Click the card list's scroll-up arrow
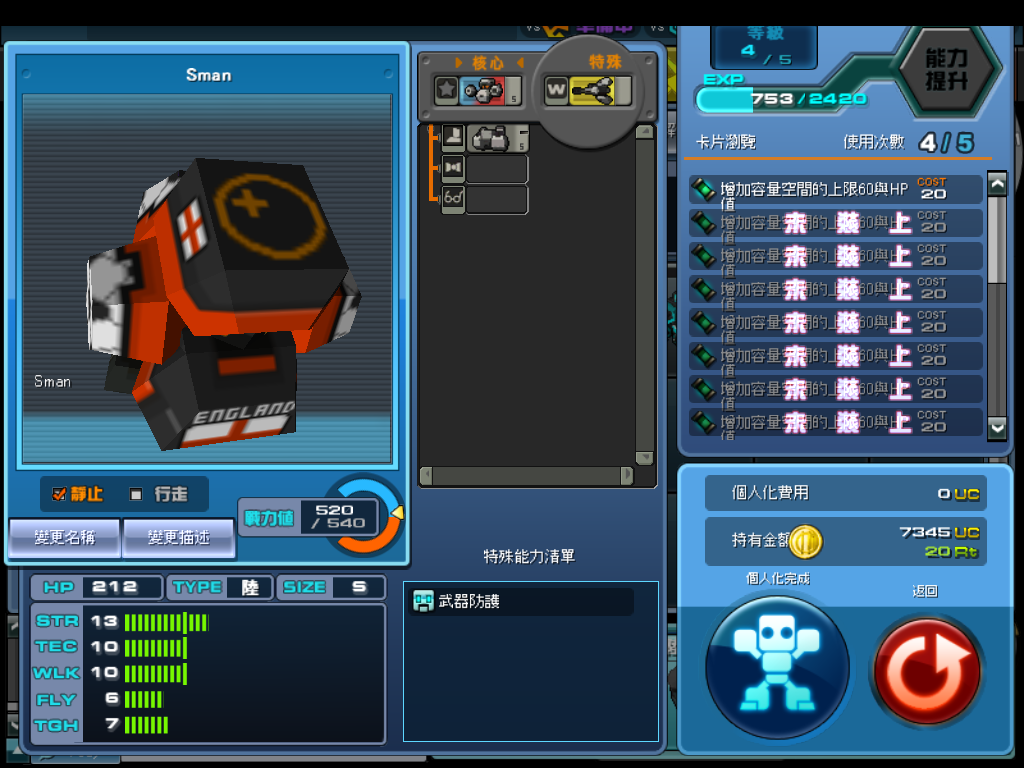The height and width of the screenshot is (768, 1024). point(997,184)
